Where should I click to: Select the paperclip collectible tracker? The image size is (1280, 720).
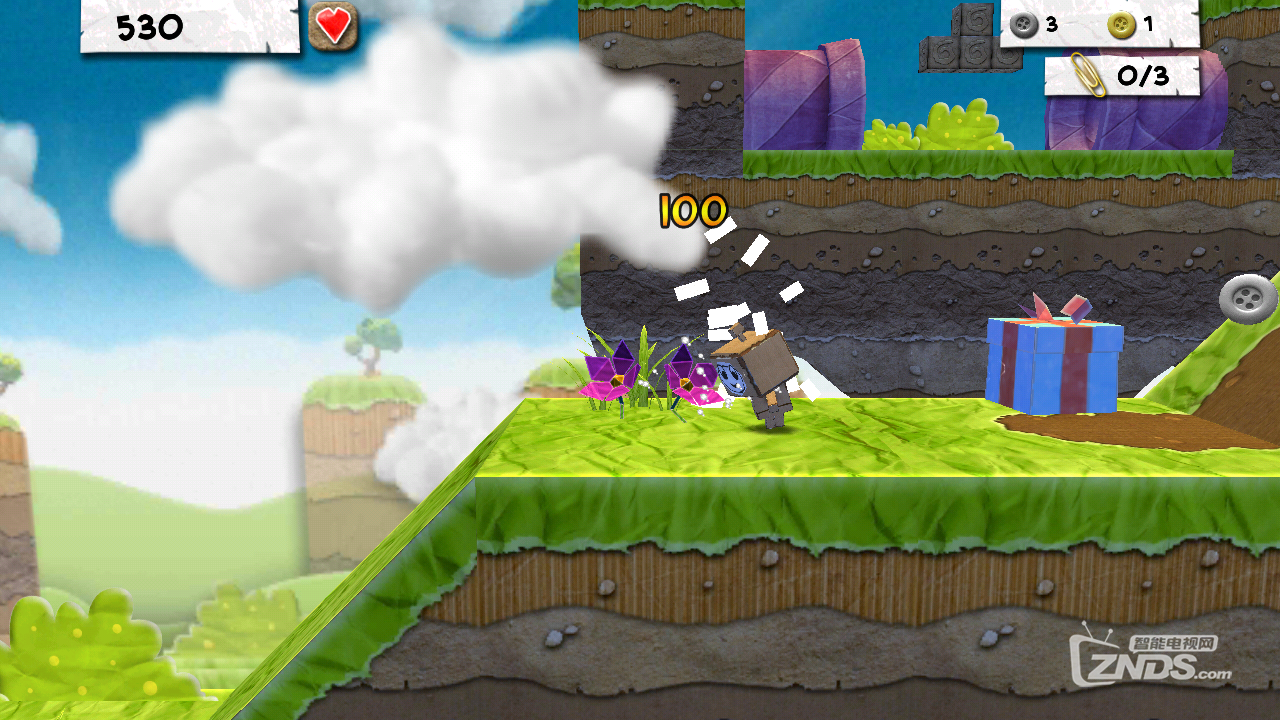pyautogui.click(x=1121, y=75)
